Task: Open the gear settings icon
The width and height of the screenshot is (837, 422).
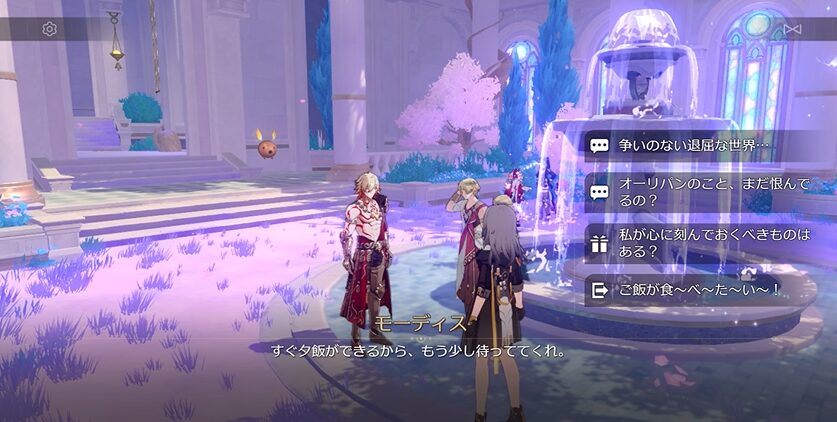Action: [50, 29]
